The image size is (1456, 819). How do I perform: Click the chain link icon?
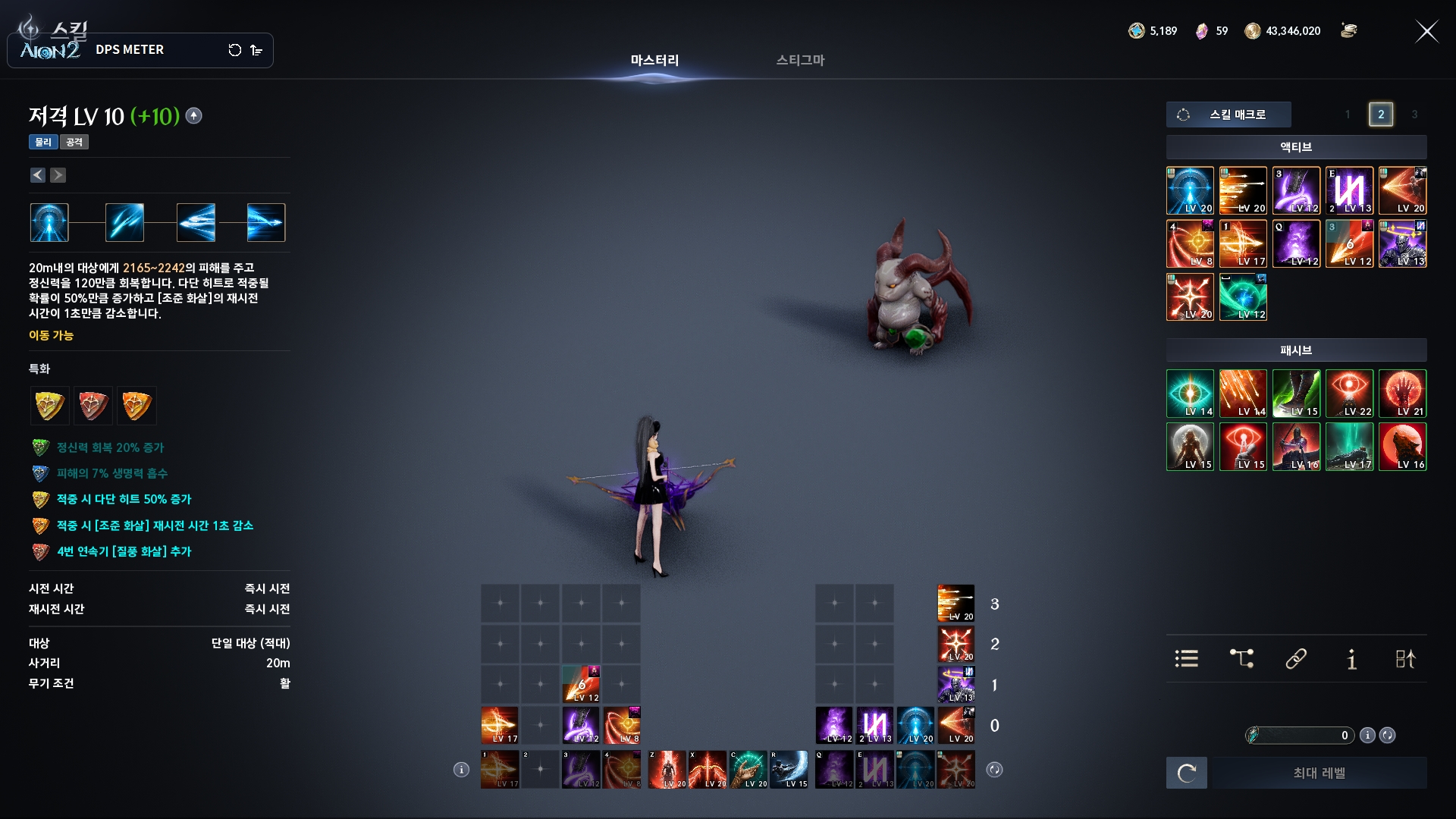pos(1296,659)
